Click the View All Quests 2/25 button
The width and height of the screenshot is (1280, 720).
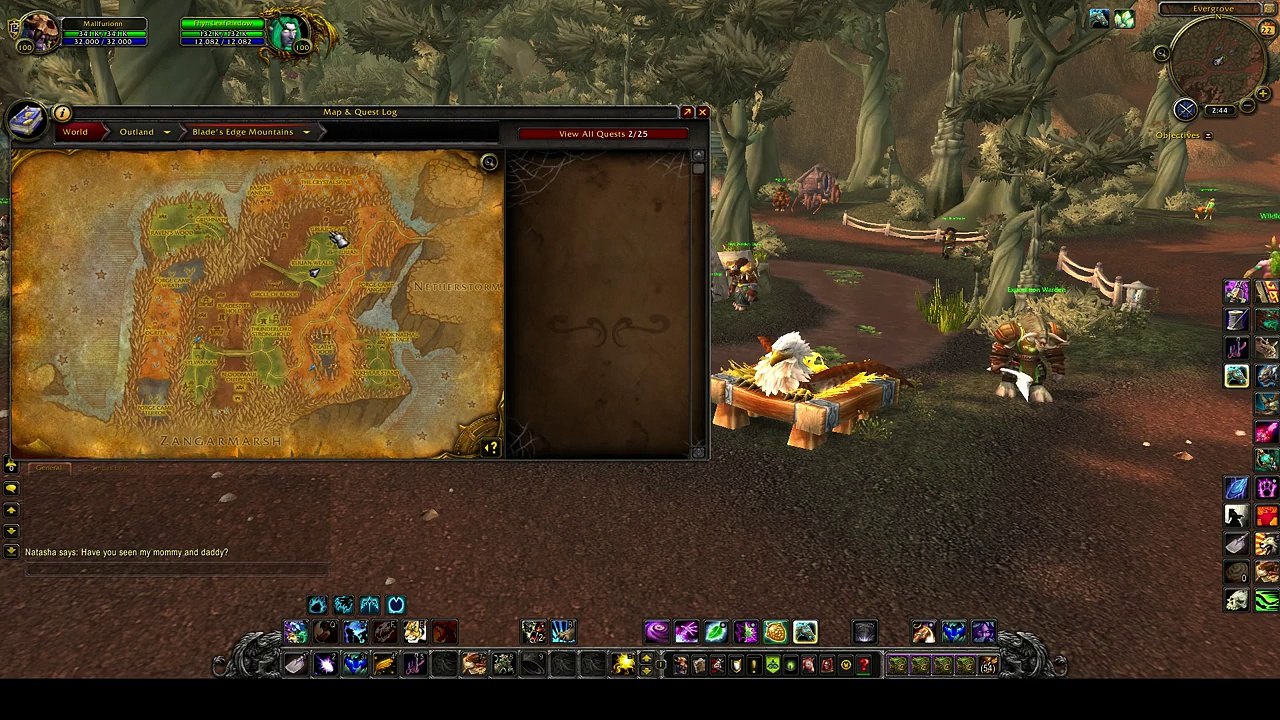point(603,133)
